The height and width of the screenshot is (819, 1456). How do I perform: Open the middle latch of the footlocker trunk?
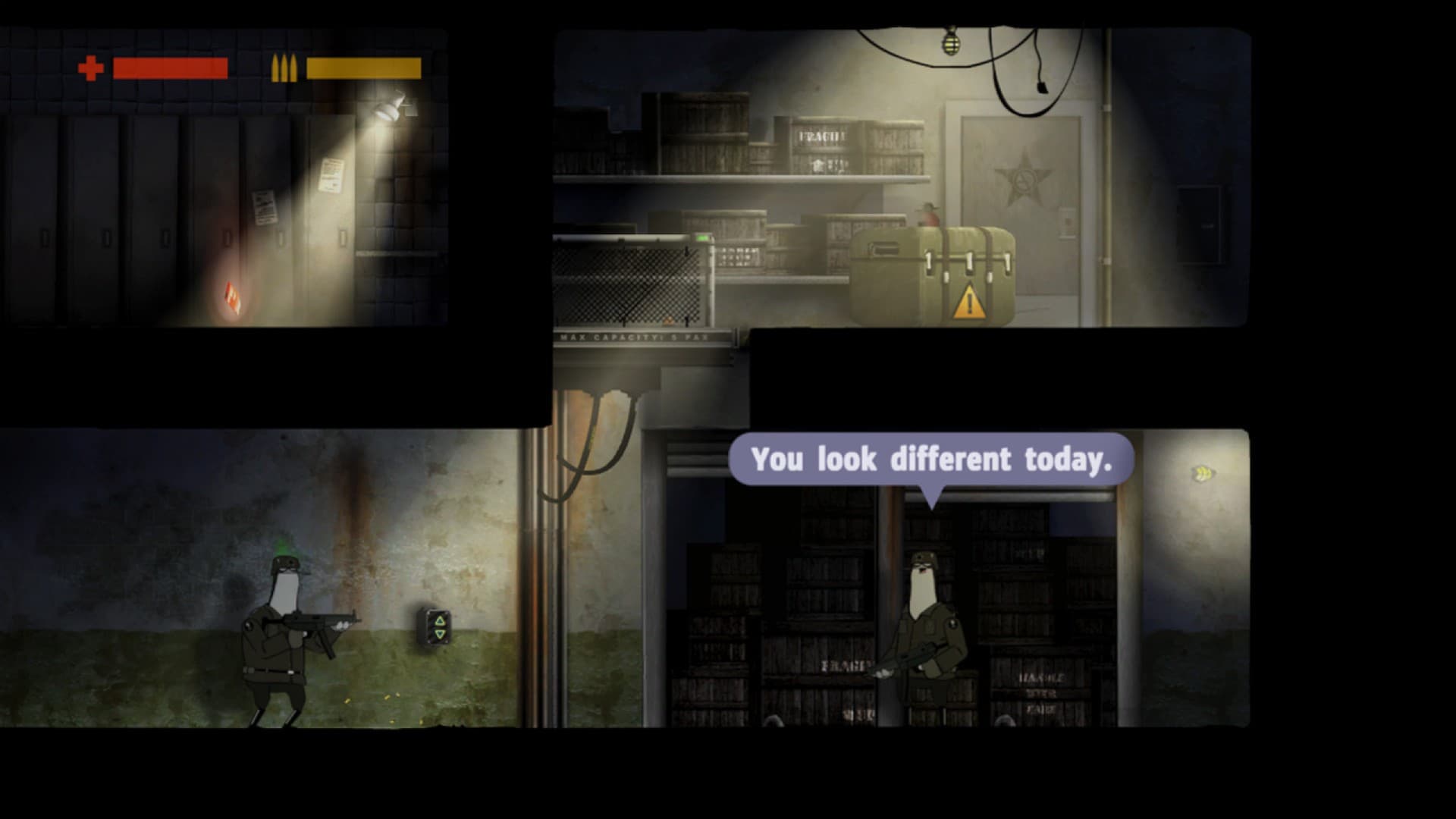pyautogui.click(x=968, y=262)
